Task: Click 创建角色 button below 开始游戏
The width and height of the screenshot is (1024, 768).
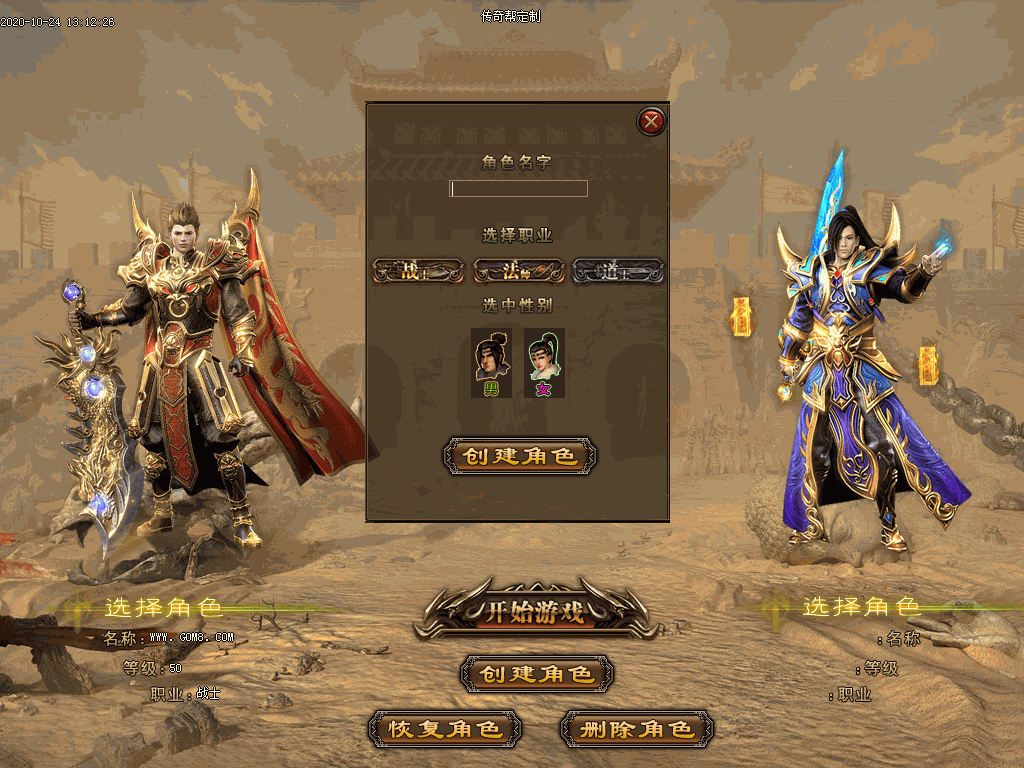Action: pyautogui.click(x=537, y=674)
